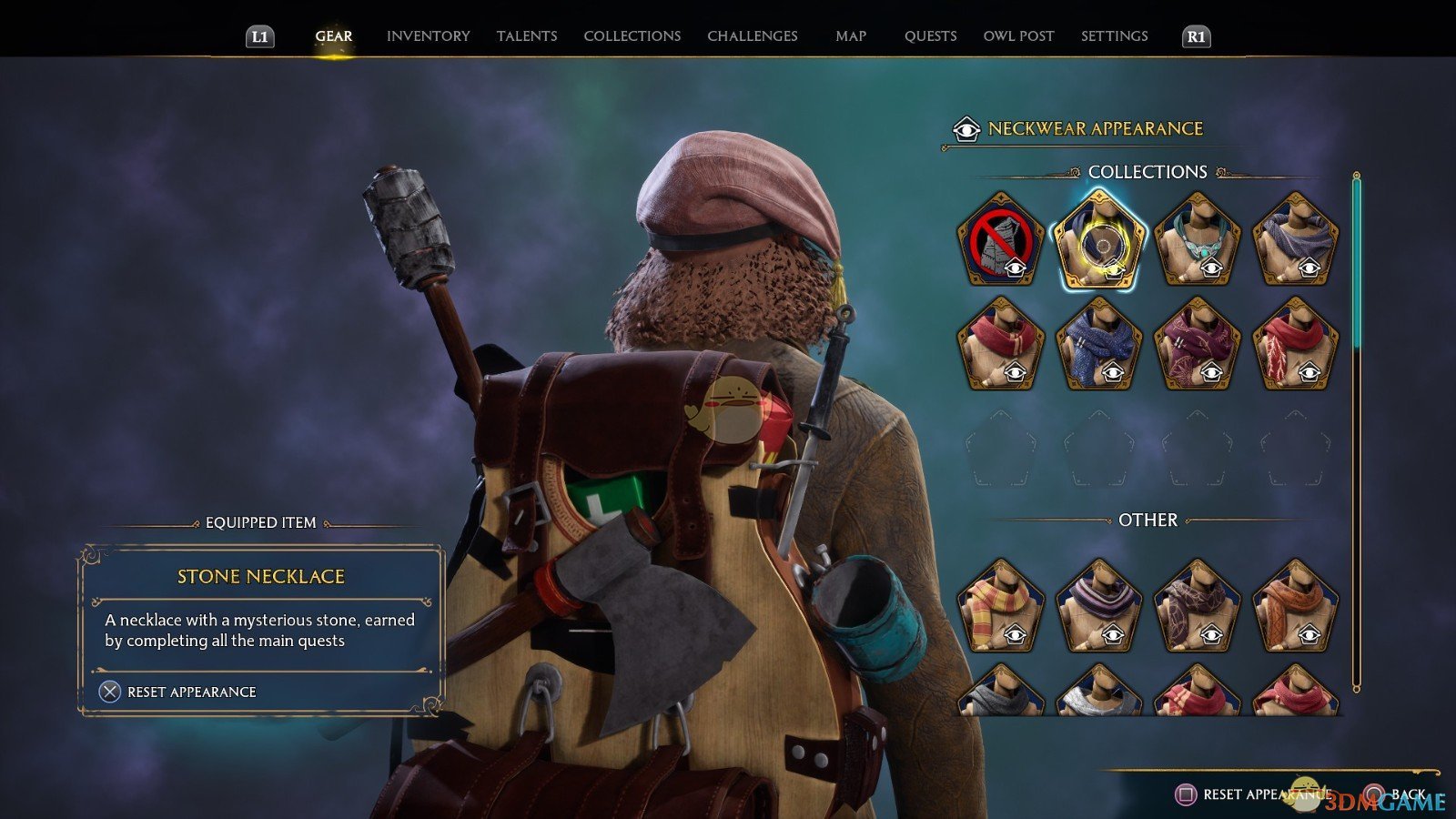Switch to the Quests tab

click(930, 36)
